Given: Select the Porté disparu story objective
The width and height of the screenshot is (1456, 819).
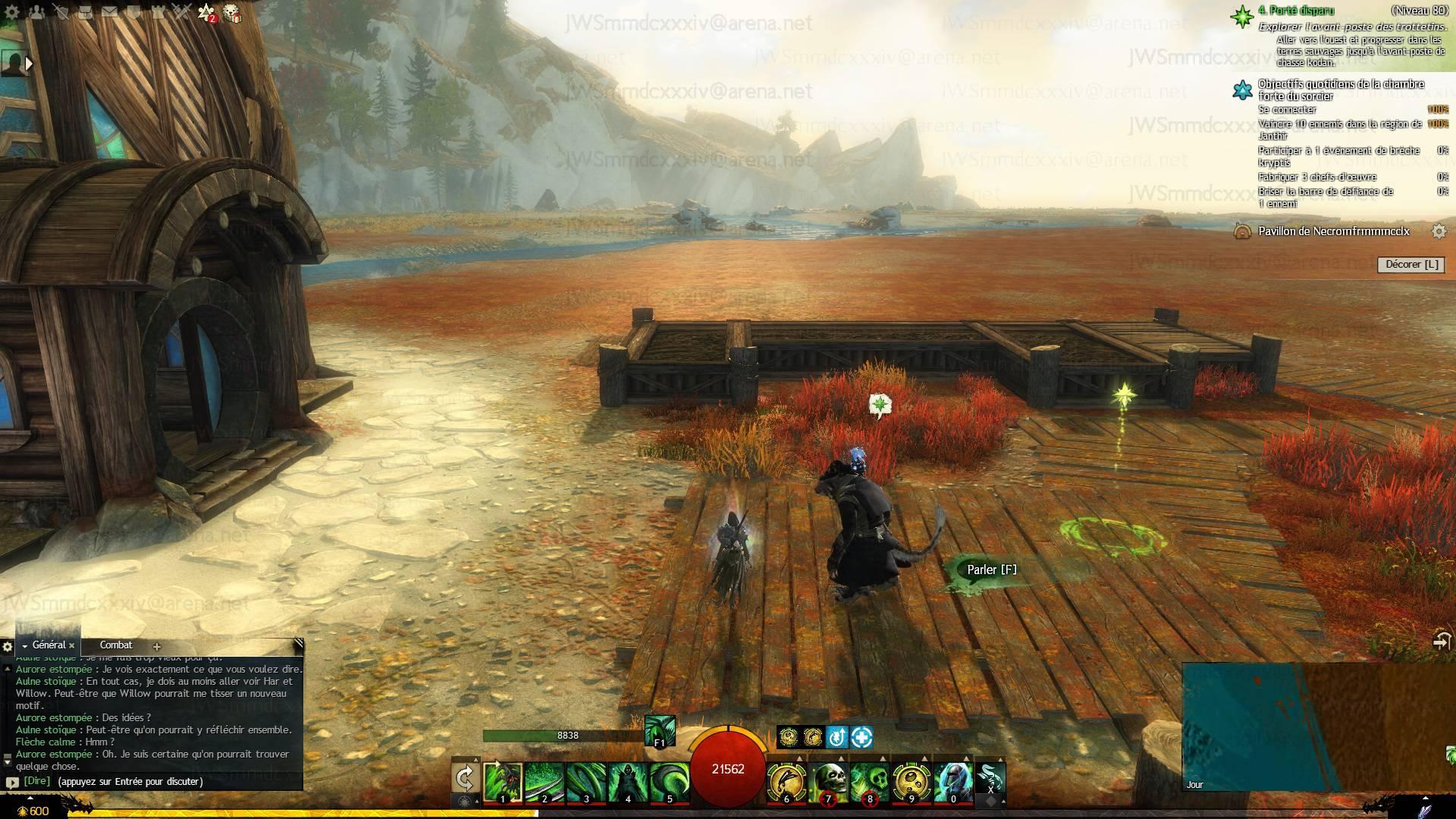Looking at the screenshot, I should click(1295, 11).
